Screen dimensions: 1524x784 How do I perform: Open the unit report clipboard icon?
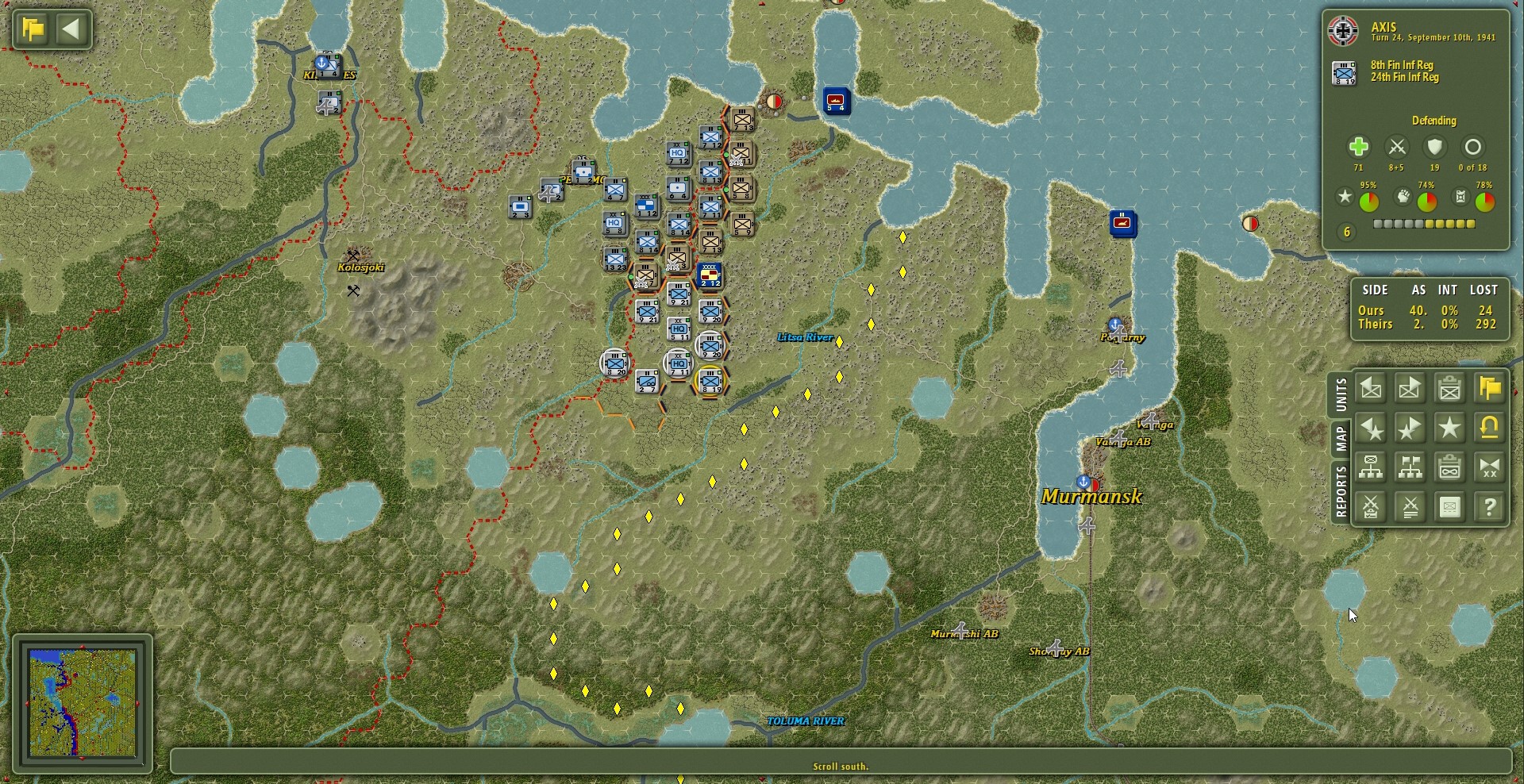[x=1450, y=389]
